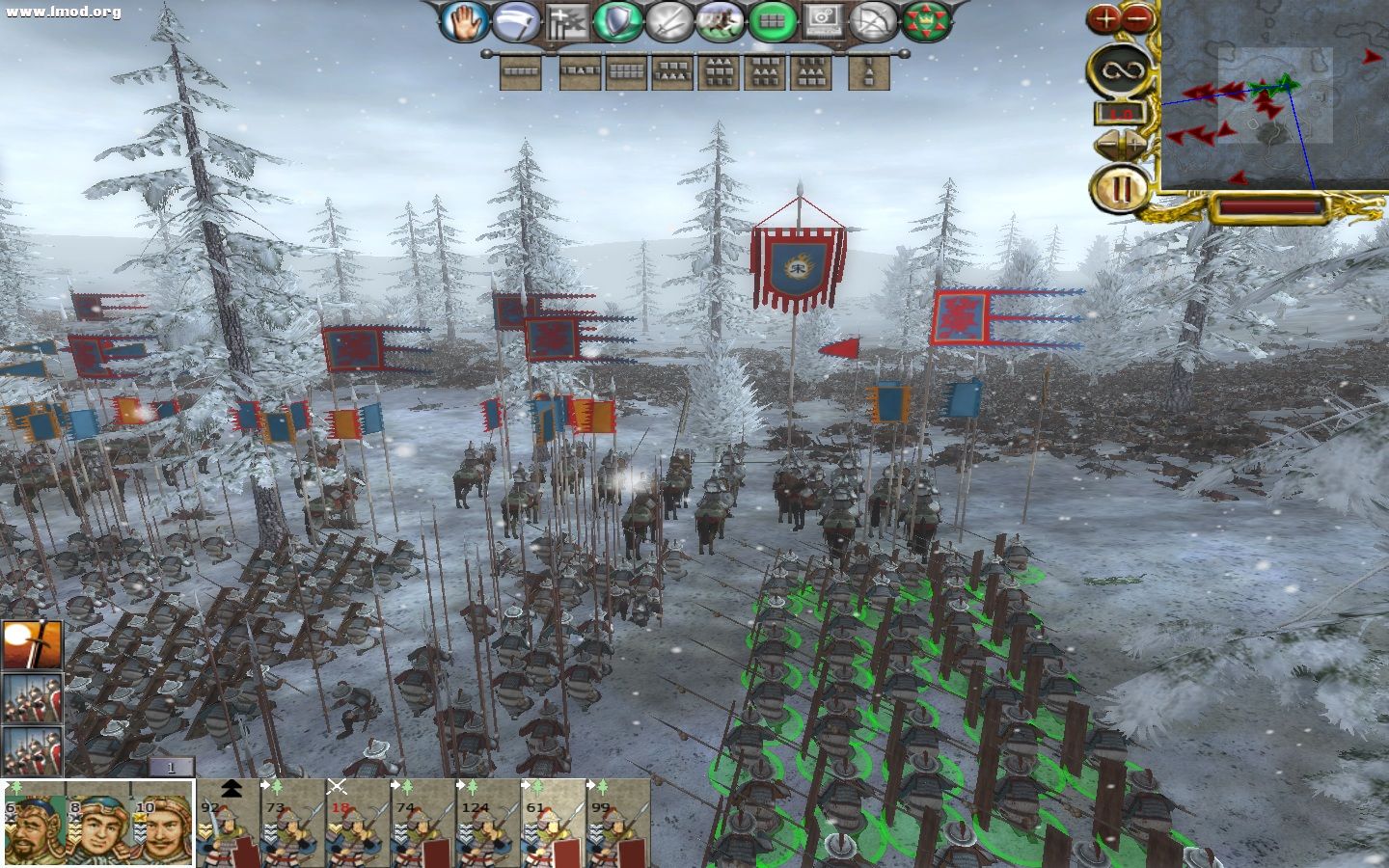Screen dimensions: 1389x868
Task: Activate the sun and sword special ability
Action: tap(32, 645)
